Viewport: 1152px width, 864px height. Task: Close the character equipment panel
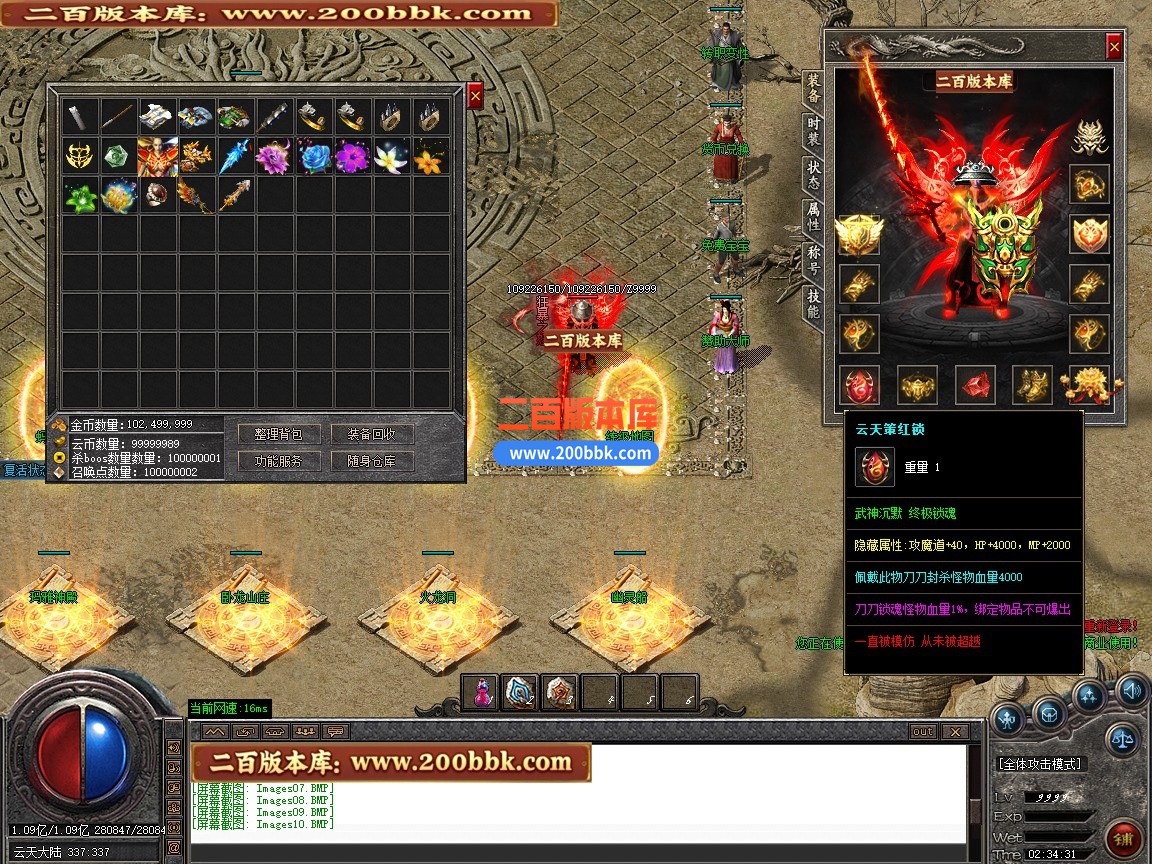1114,46
